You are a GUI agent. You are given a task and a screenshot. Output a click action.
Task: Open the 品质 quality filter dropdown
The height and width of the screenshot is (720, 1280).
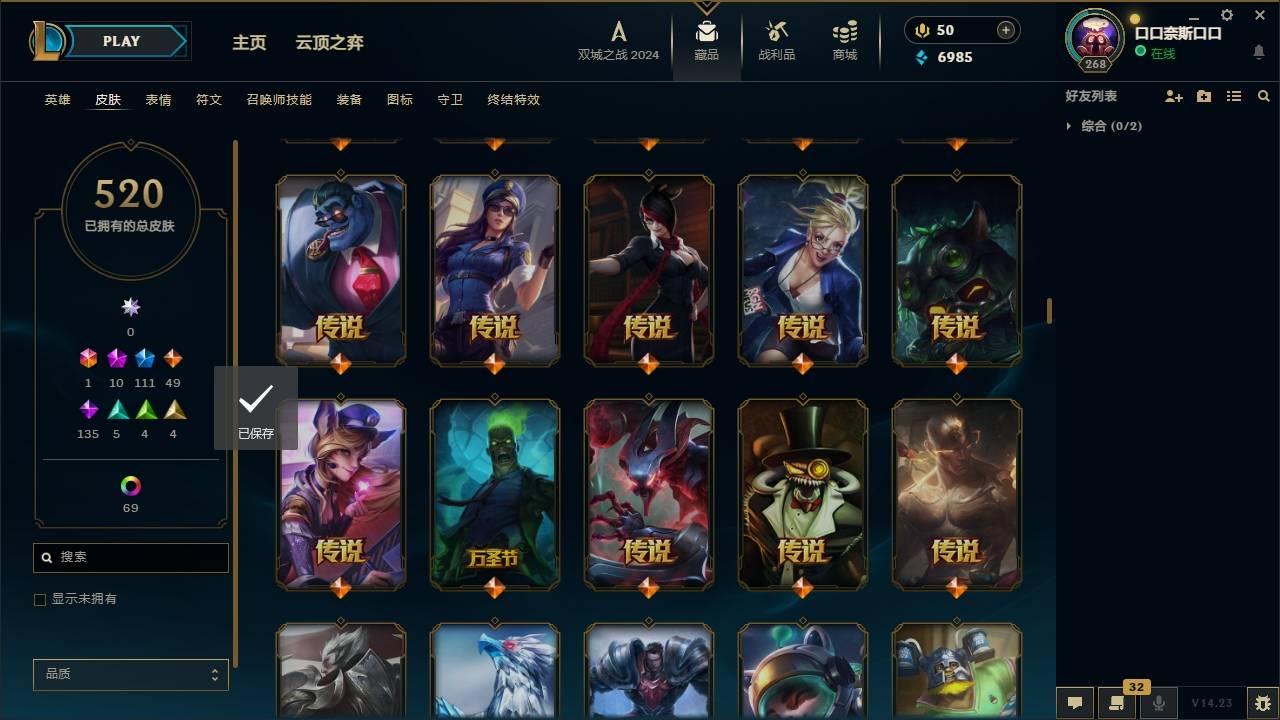(x=130, y=674)
